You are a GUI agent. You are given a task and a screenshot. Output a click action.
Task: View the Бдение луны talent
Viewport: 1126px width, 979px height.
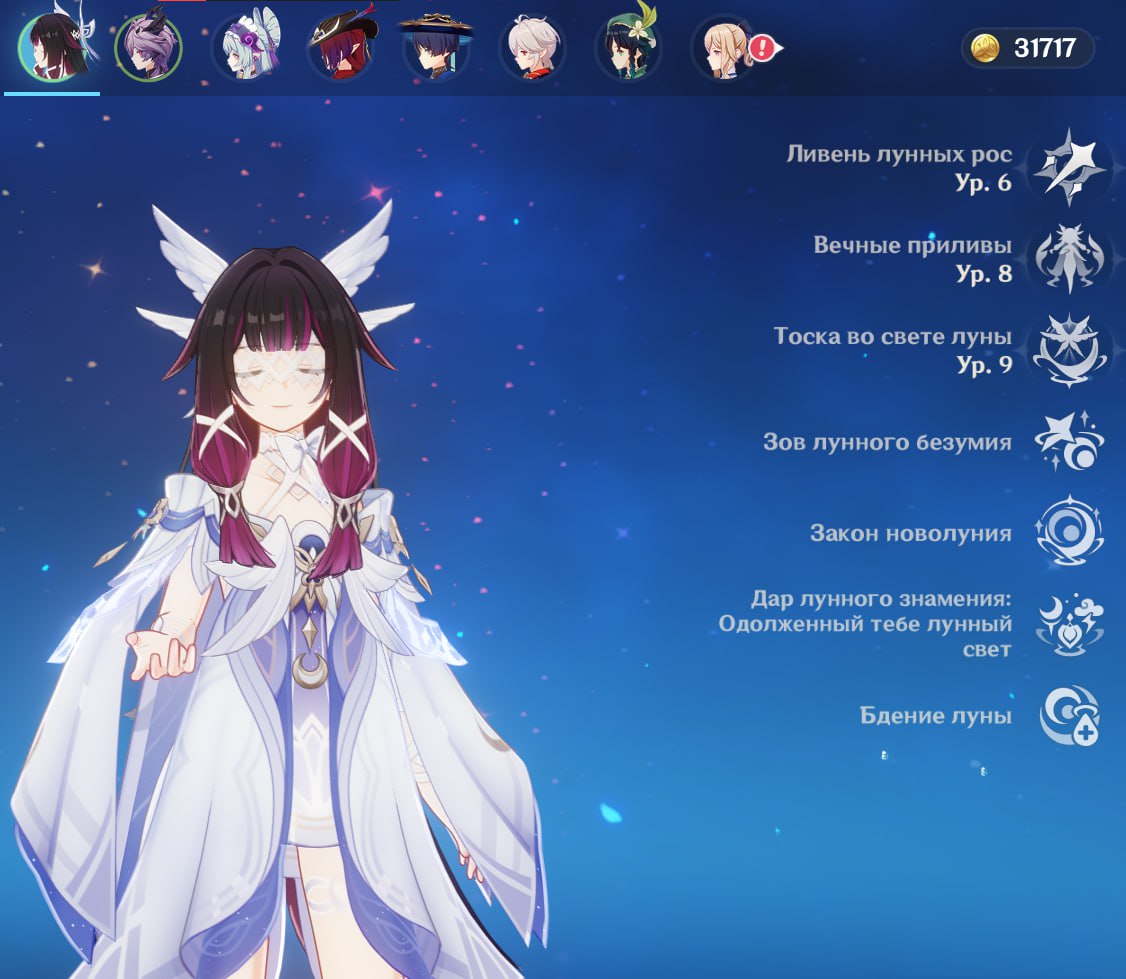[1070, 716]
